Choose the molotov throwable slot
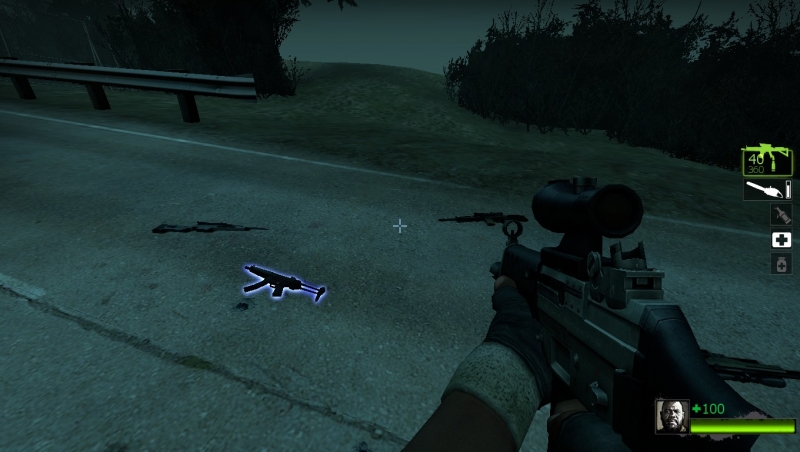Viewport: 800px width, 452px height. pos(781,214)
